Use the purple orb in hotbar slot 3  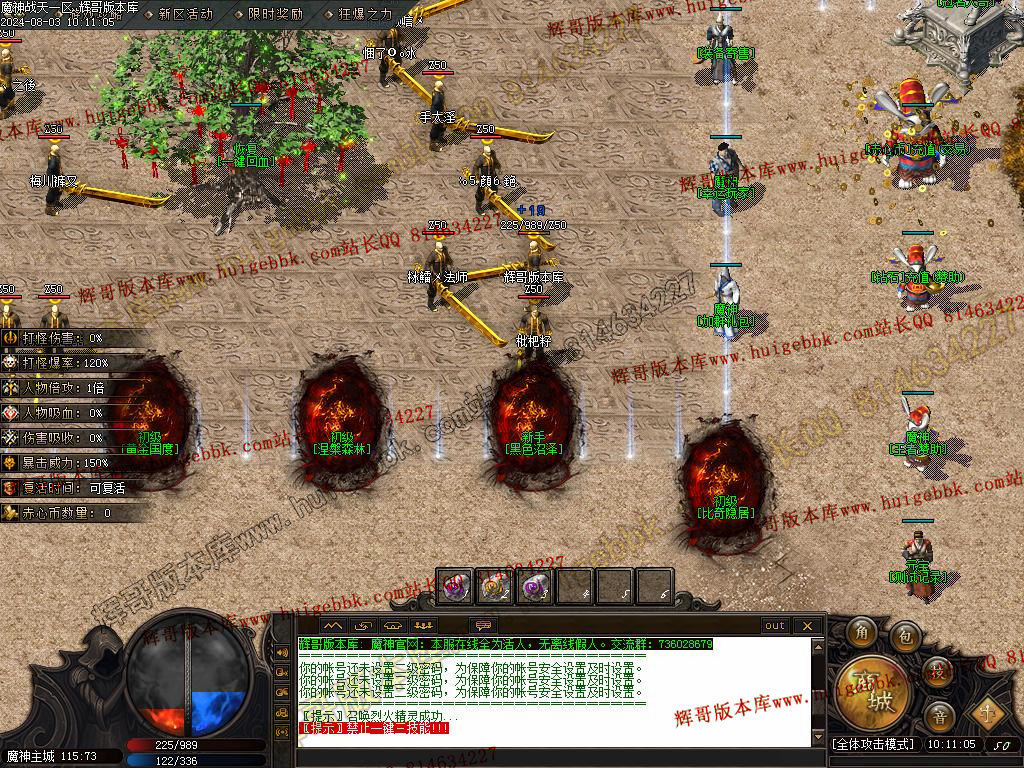tap(536, 587)
